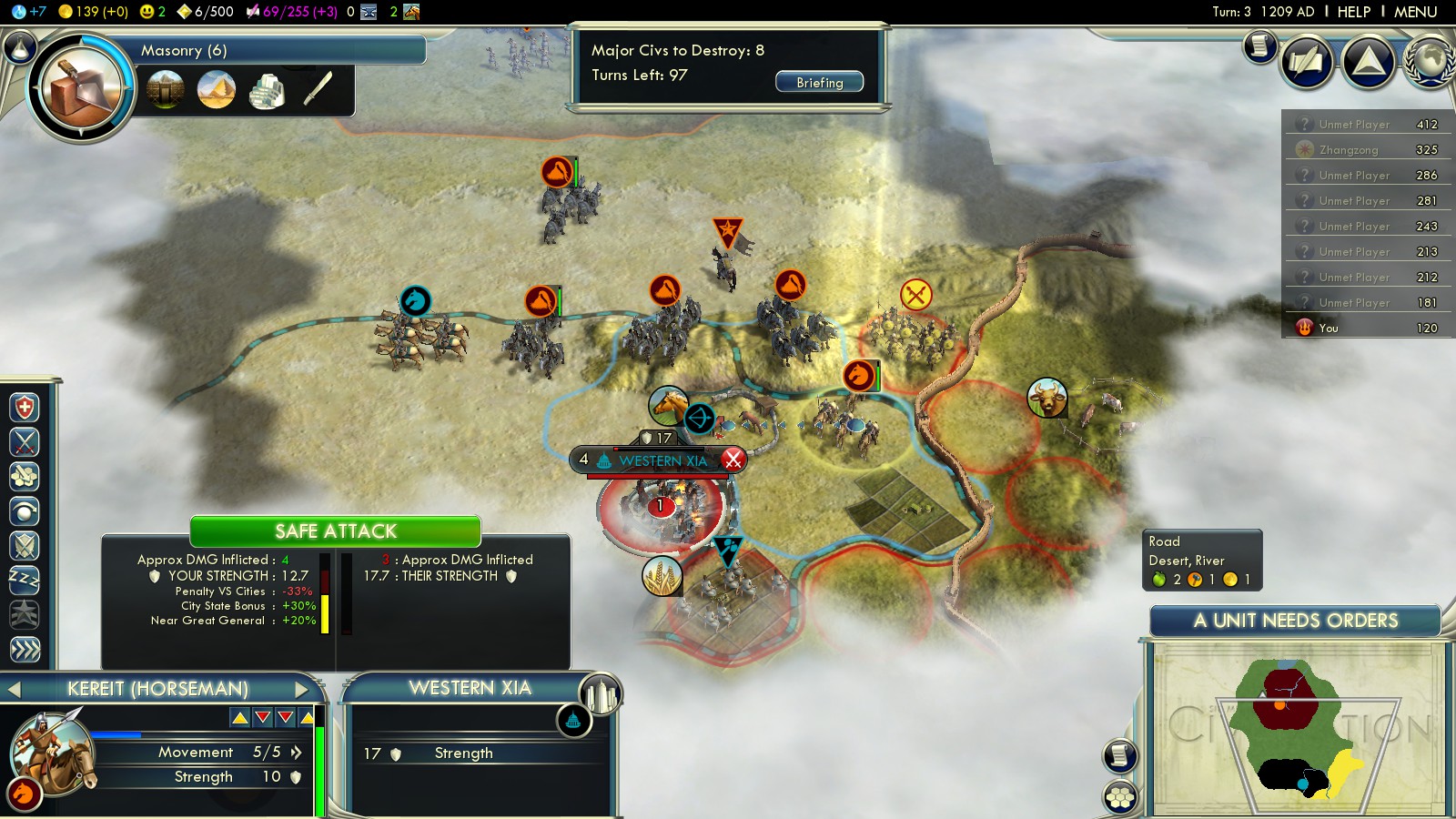The width and height of the screenshot is (1456, 819).
Task: Open the hex grid map options button
Action: coord(1120,798)
